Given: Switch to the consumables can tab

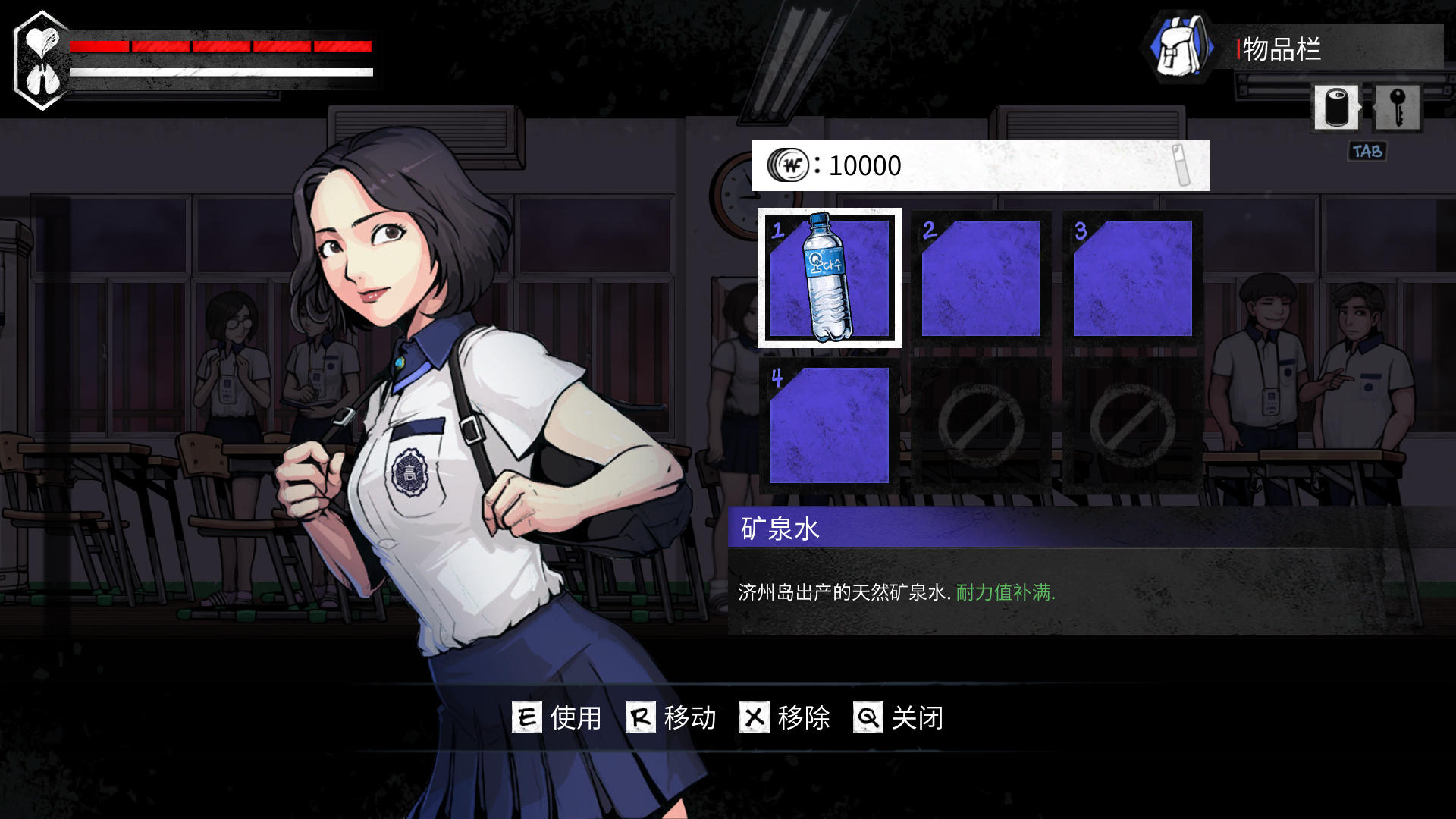Looking at the screenshot, I should click(x=1336, y=106).
